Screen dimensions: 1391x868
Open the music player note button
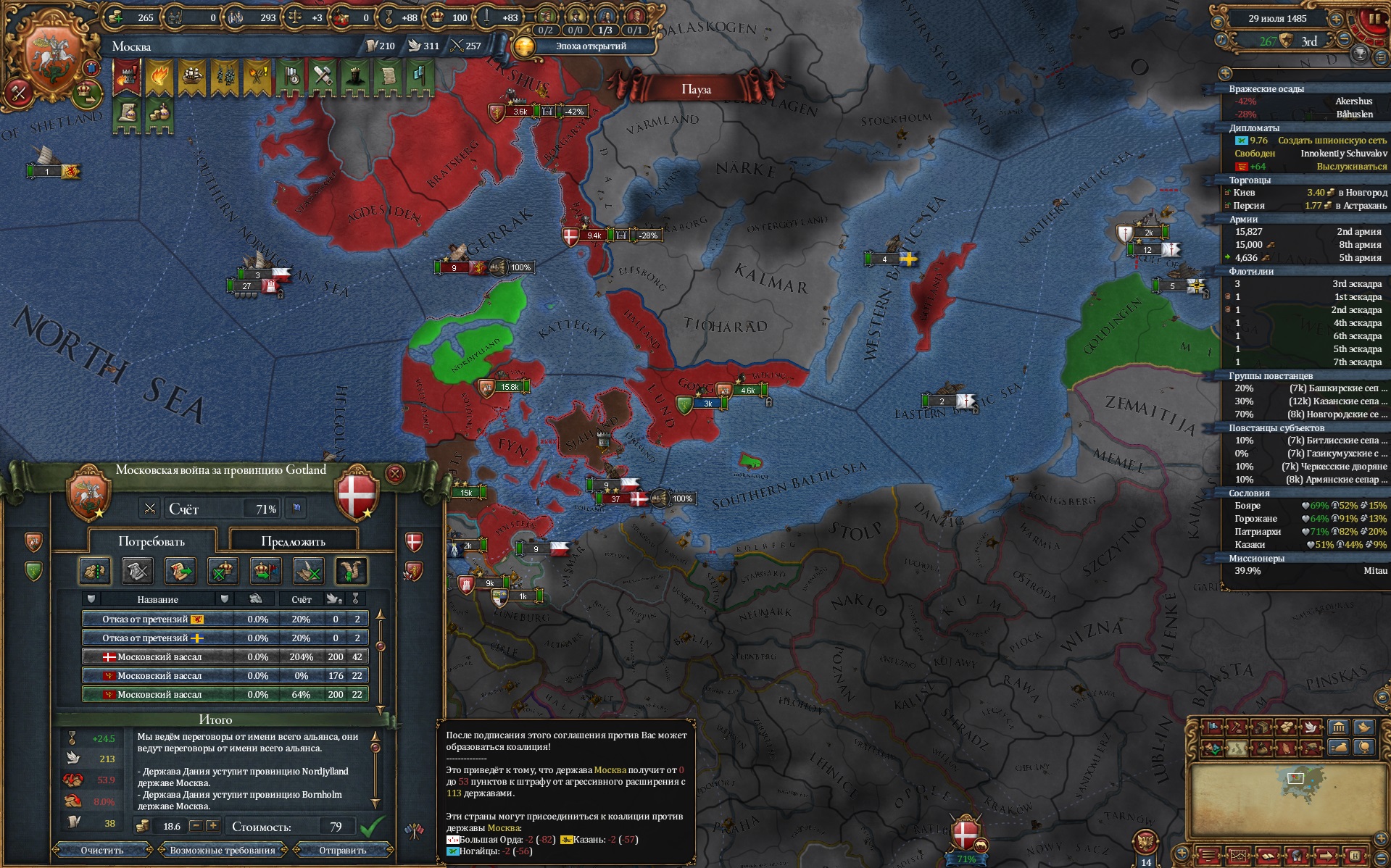pos(1222,39)
